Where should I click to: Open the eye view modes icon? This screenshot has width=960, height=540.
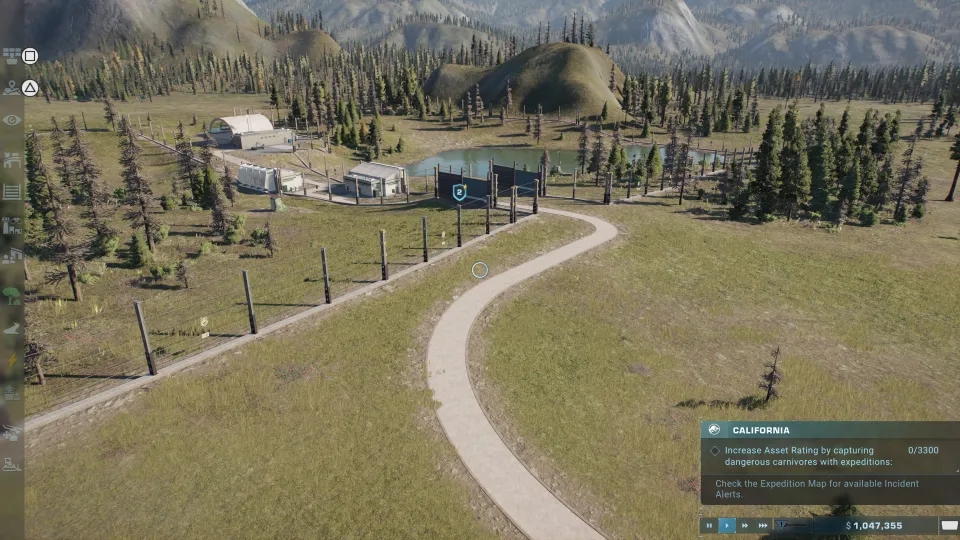click(x=12, y=120)
